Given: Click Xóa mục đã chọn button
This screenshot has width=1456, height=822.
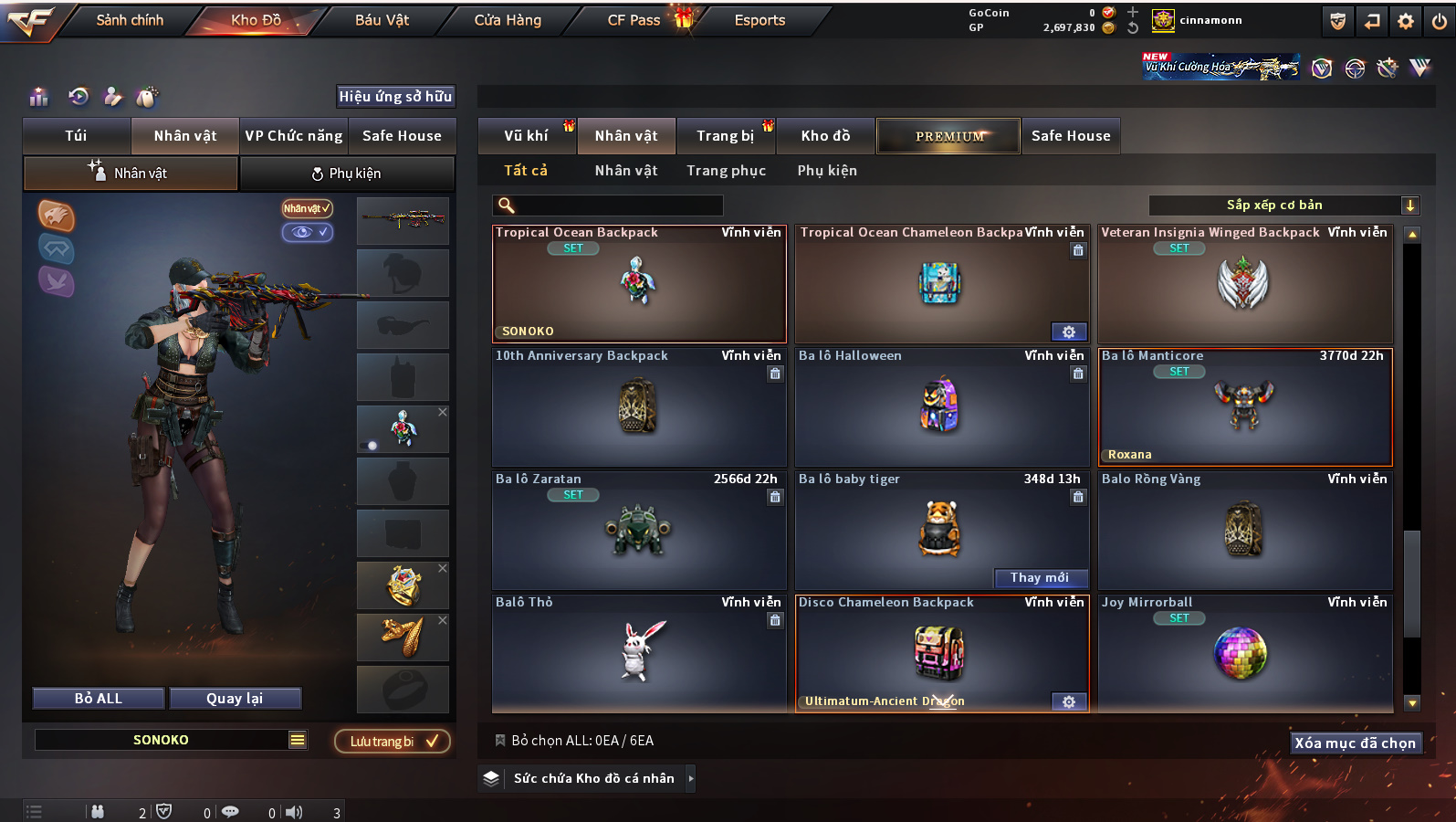Looking at the screenshot, I should click(1355, 743).
